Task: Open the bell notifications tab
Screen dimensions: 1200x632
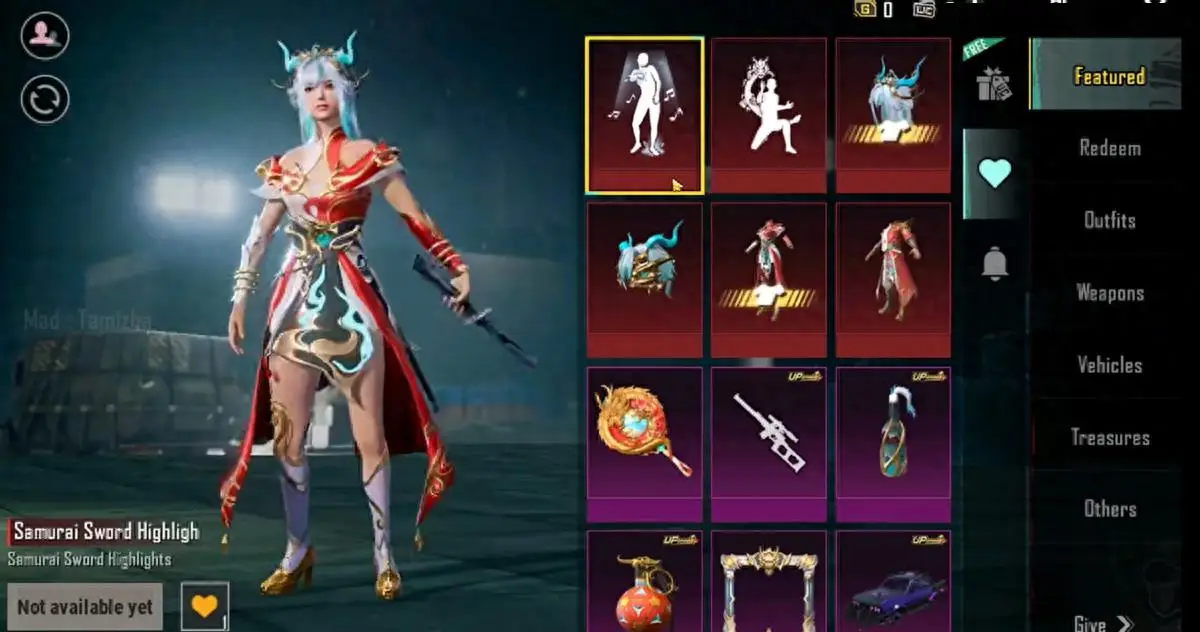Action: click(993, 263)
